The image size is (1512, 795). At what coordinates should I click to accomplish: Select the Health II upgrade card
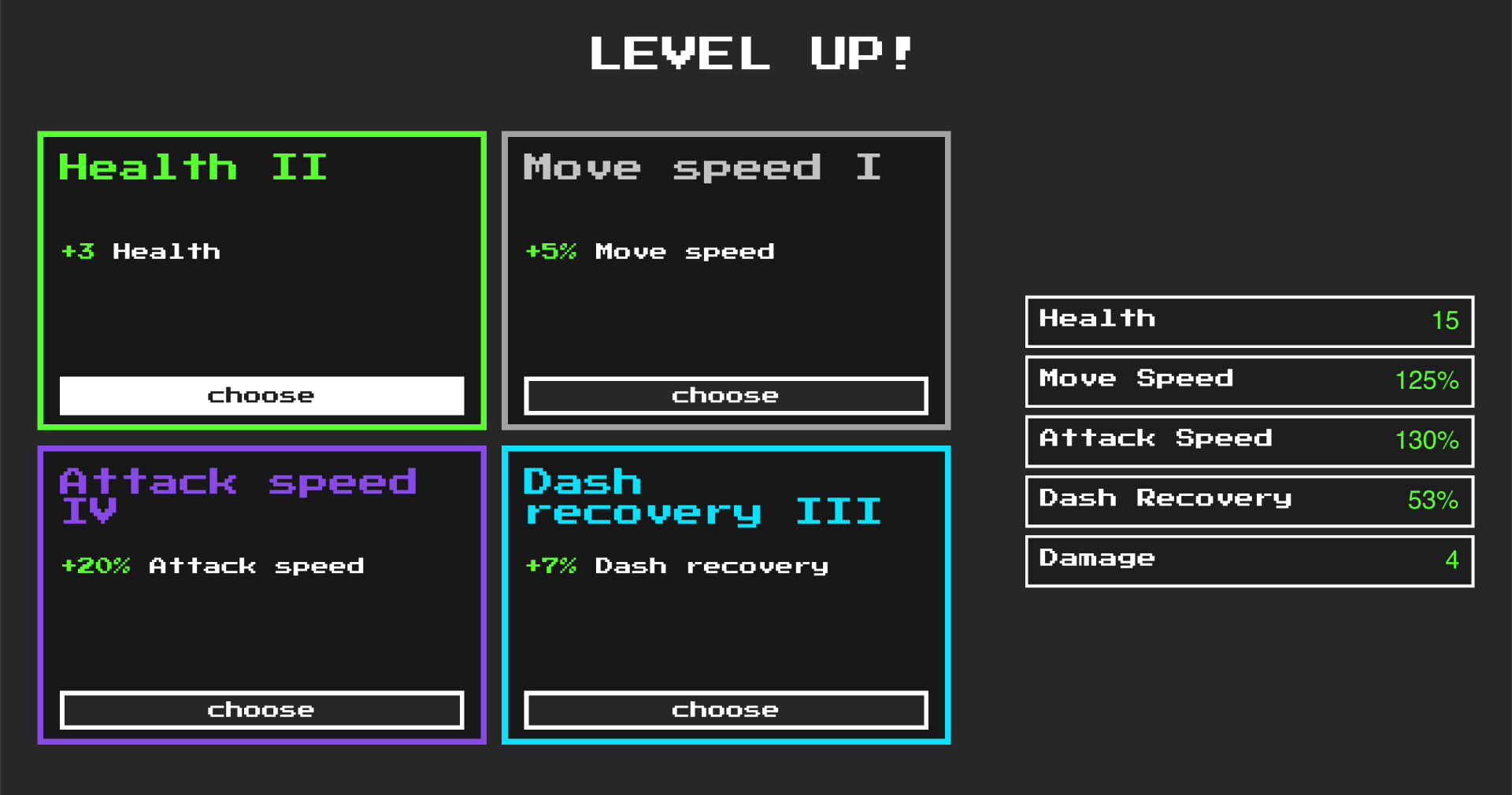click(261, 279)
